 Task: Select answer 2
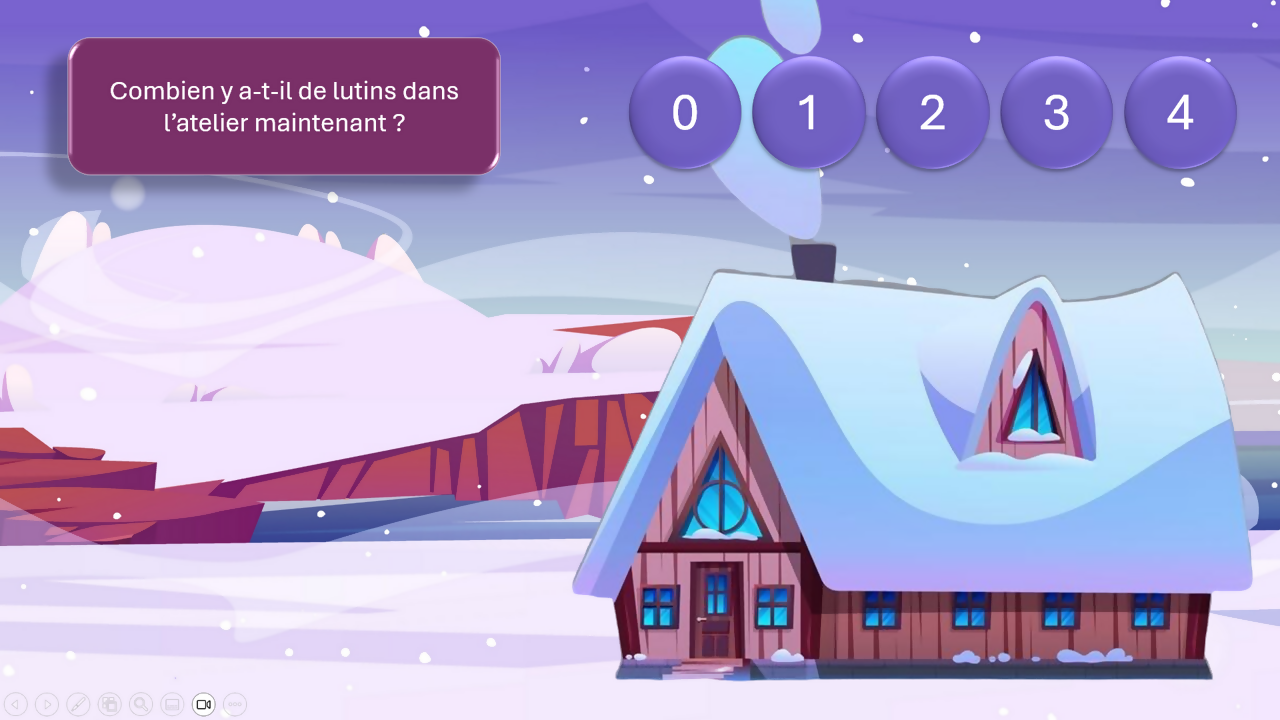click(x=933, y=112)
